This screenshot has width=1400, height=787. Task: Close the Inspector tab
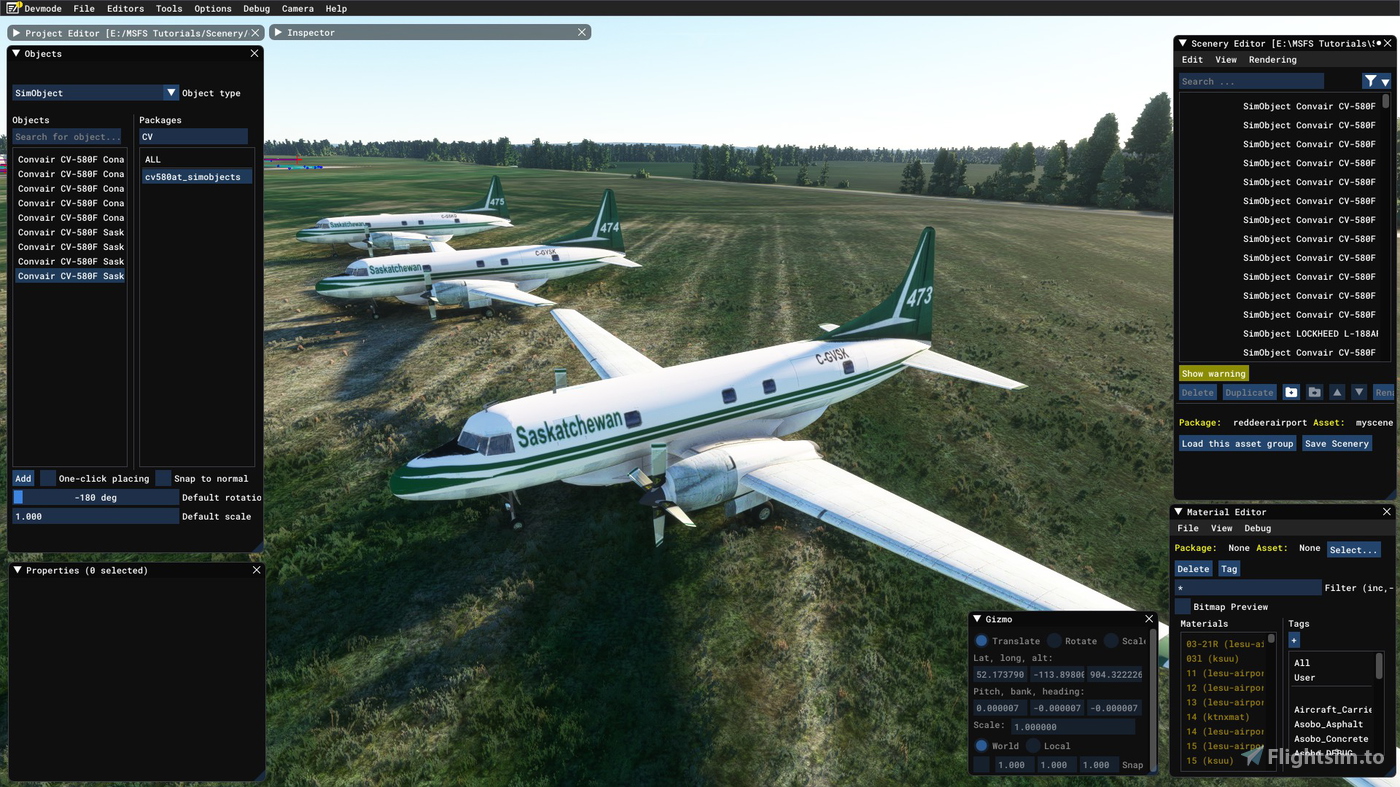click(x=581, y=33)
